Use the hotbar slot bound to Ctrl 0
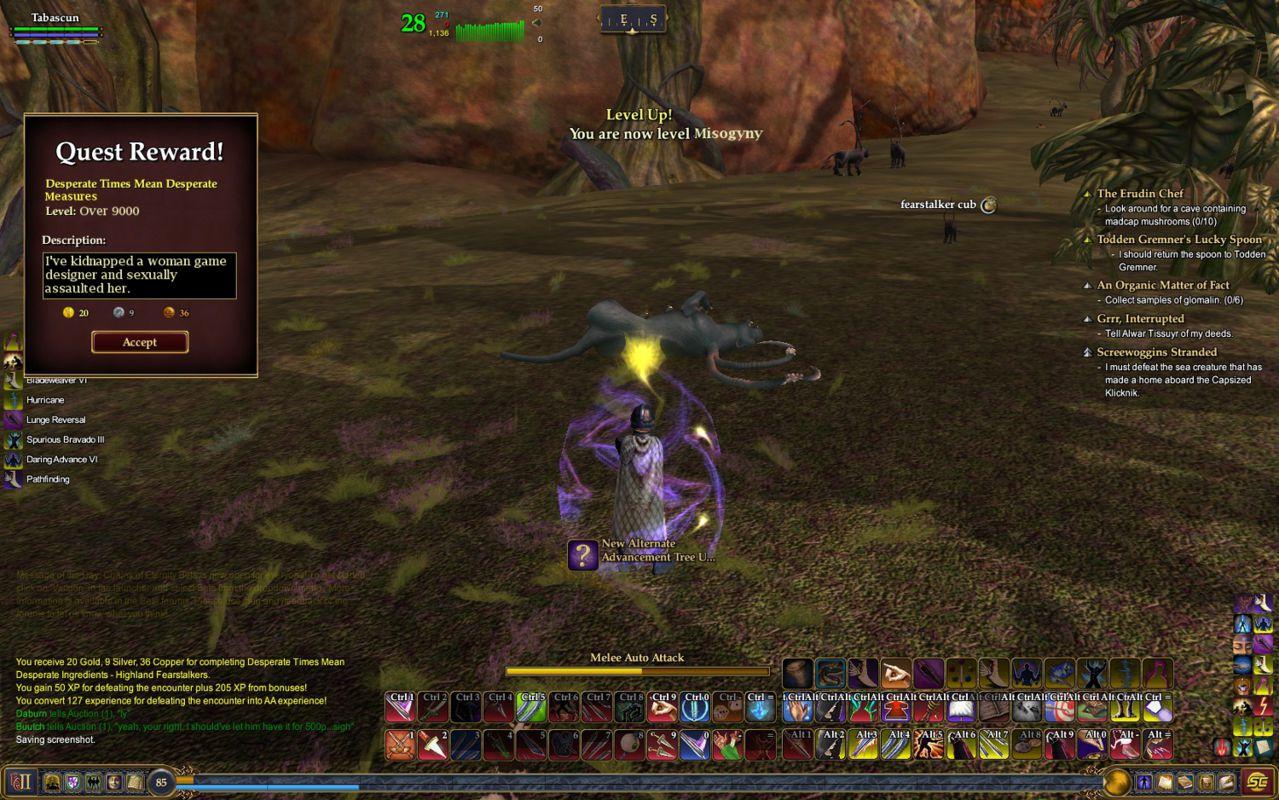The width and height of the screenshot is (1279, 800). pyautogui.click(x=695, y=707)
